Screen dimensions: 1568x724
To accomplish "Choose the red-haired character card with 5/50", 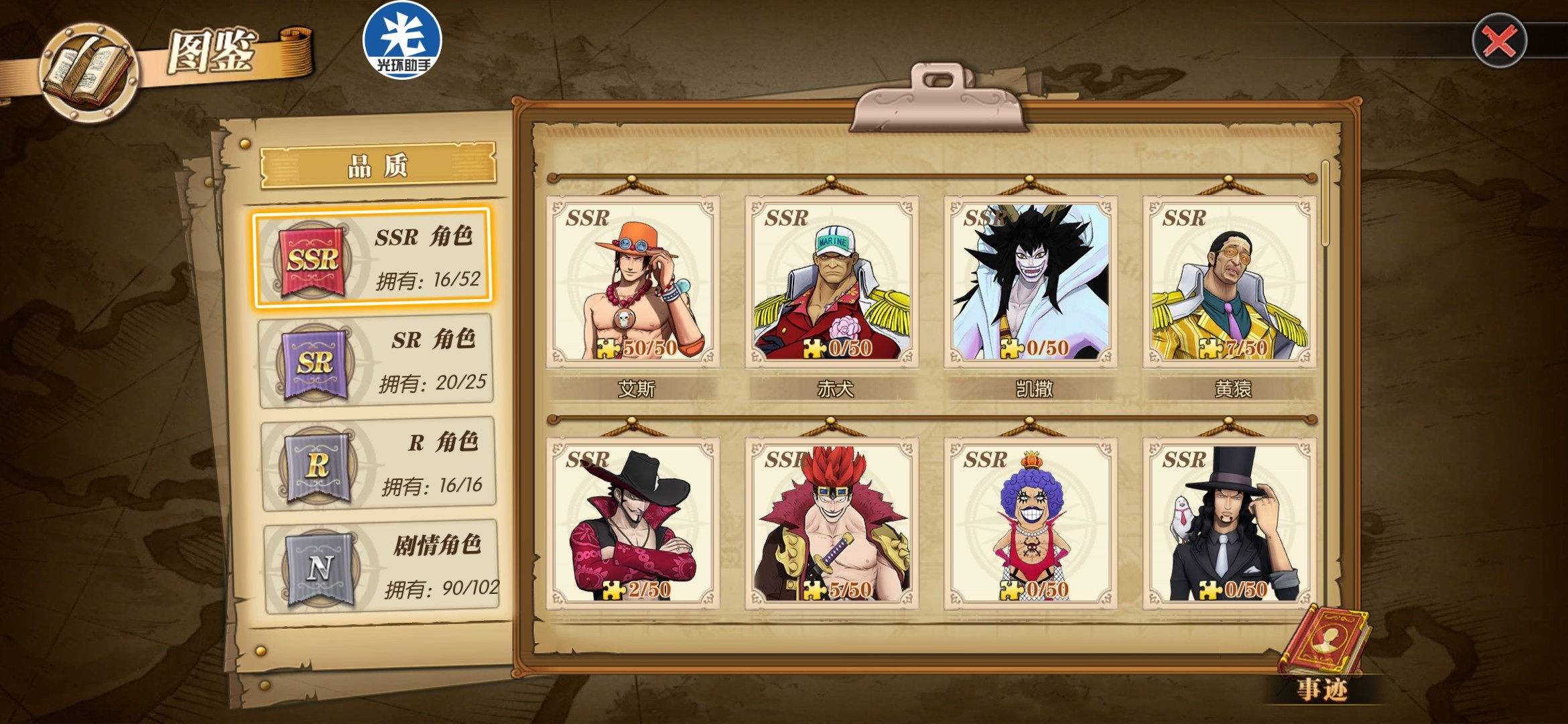I will click(x=832, y=524).
